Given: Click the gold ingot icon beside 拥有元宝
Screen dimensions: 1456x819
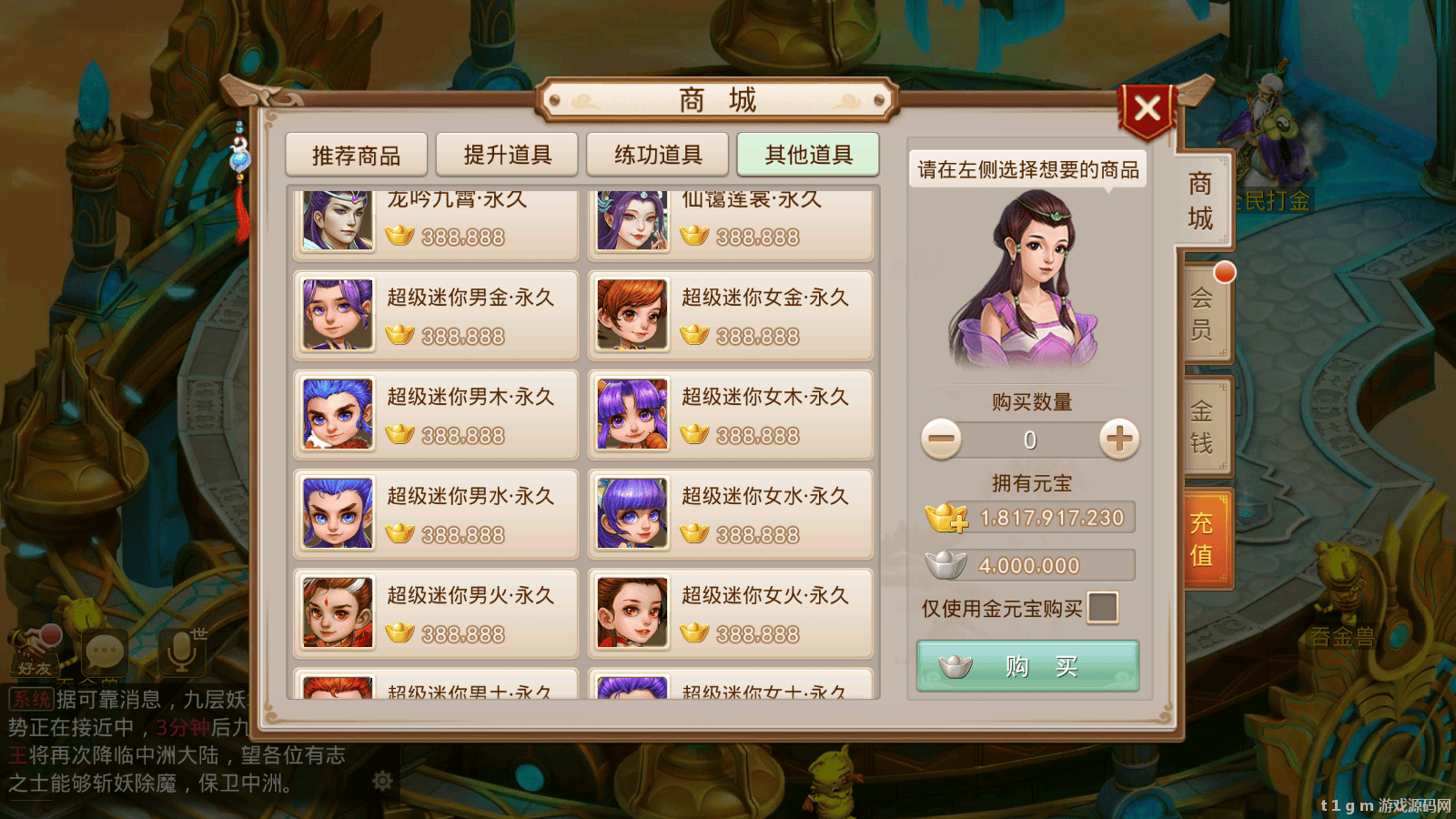Looking at the screenshot, I should click(946, 516).
